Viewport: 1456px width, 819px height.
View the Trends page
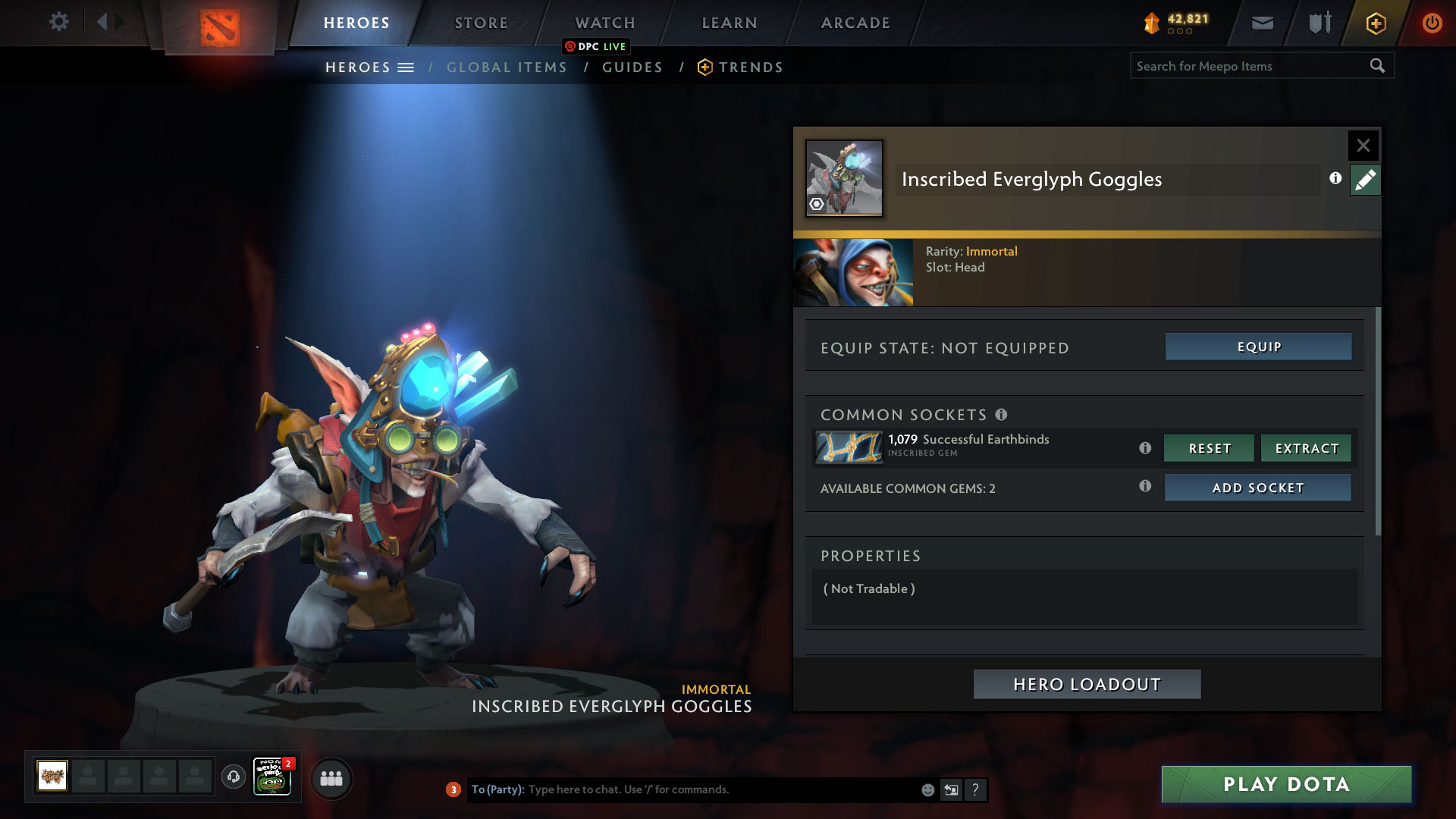750,67
